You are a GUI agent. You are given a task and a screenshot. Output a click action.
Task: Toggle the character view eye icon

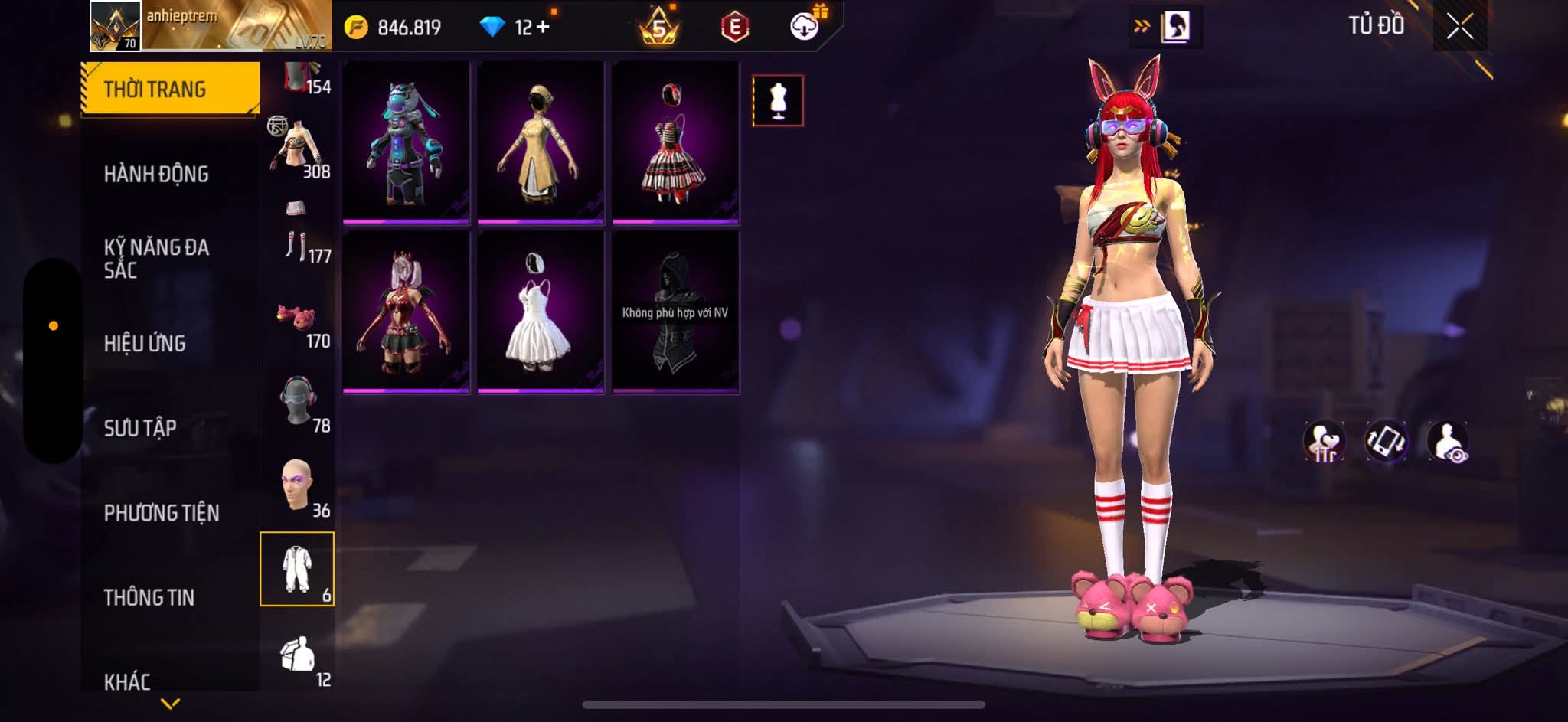[1447, 442]
